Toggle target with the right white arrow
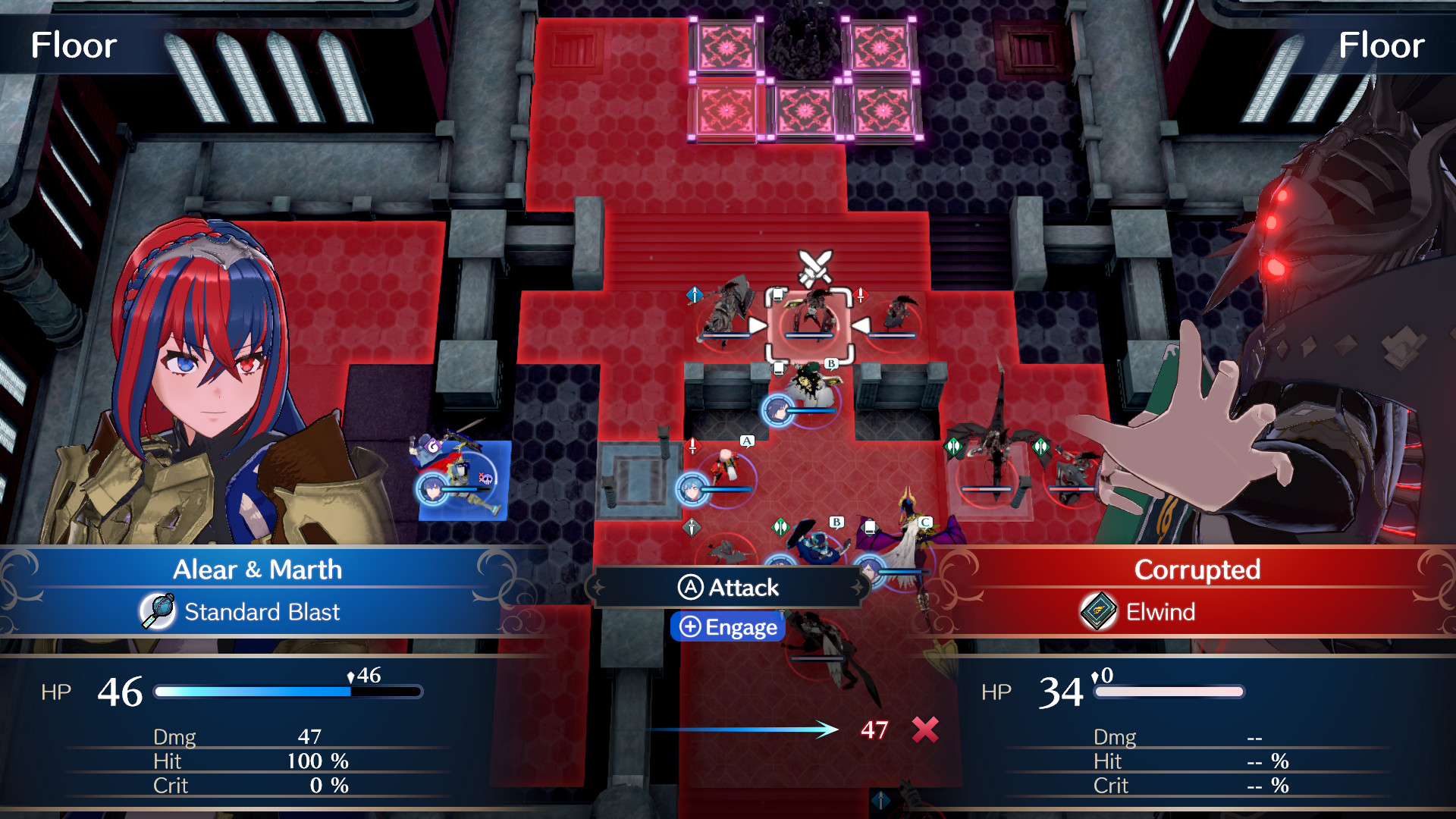 point(861,326)
